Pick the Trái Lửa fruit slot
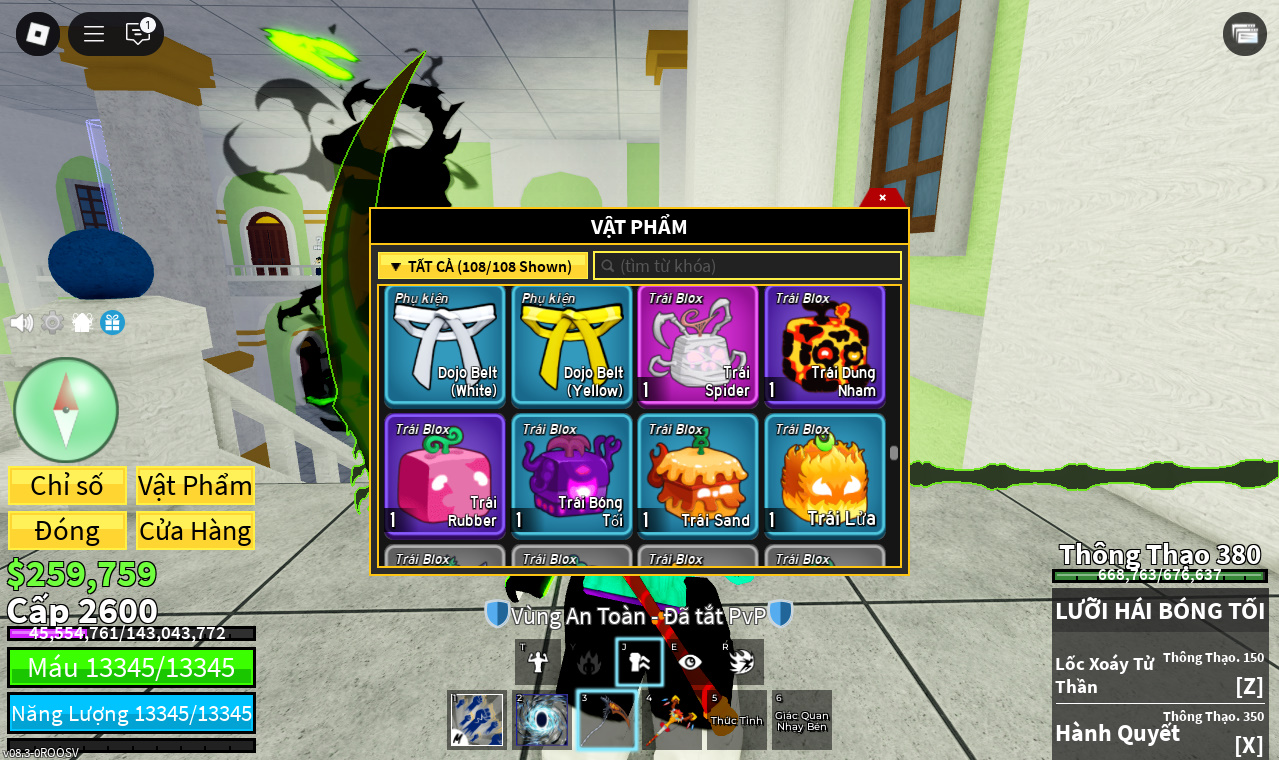Screen dimensions: 1279x760 (825, 475)
